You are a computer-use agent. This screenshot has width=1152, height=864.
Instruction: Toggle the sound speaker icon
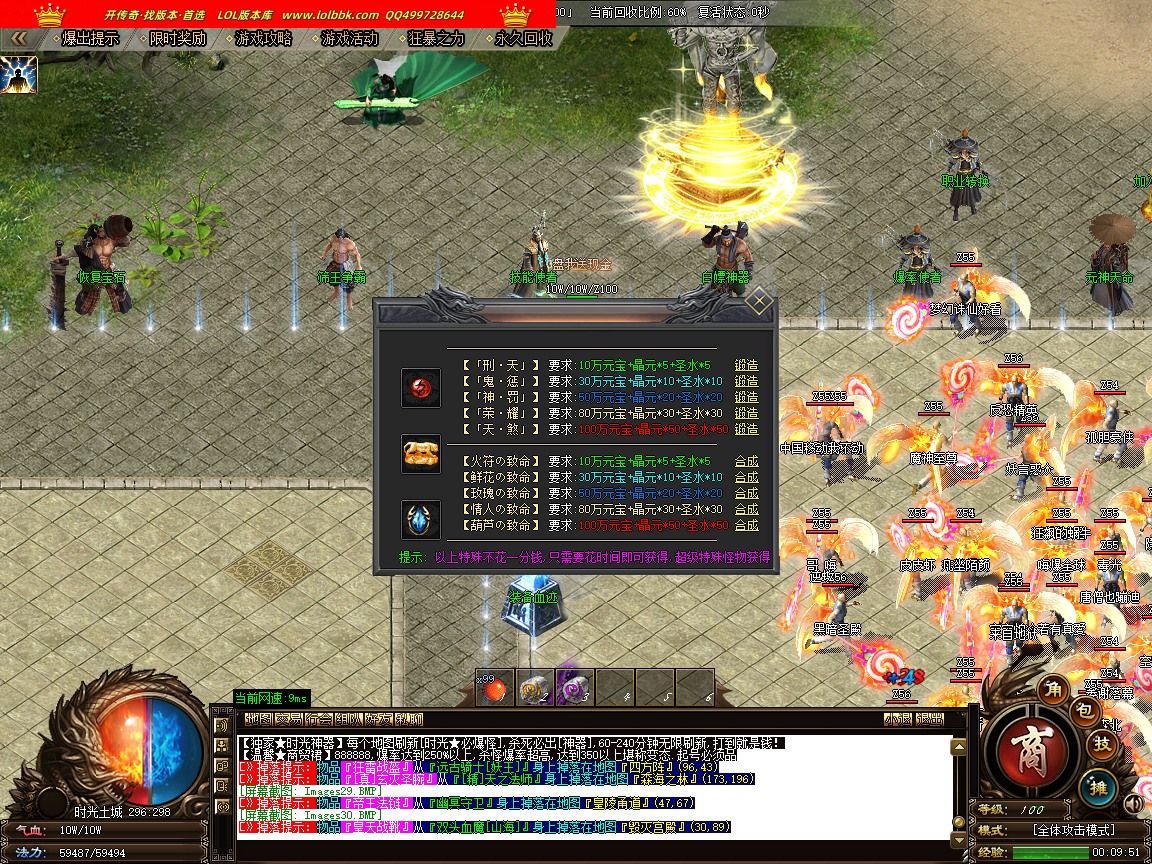1134,804
